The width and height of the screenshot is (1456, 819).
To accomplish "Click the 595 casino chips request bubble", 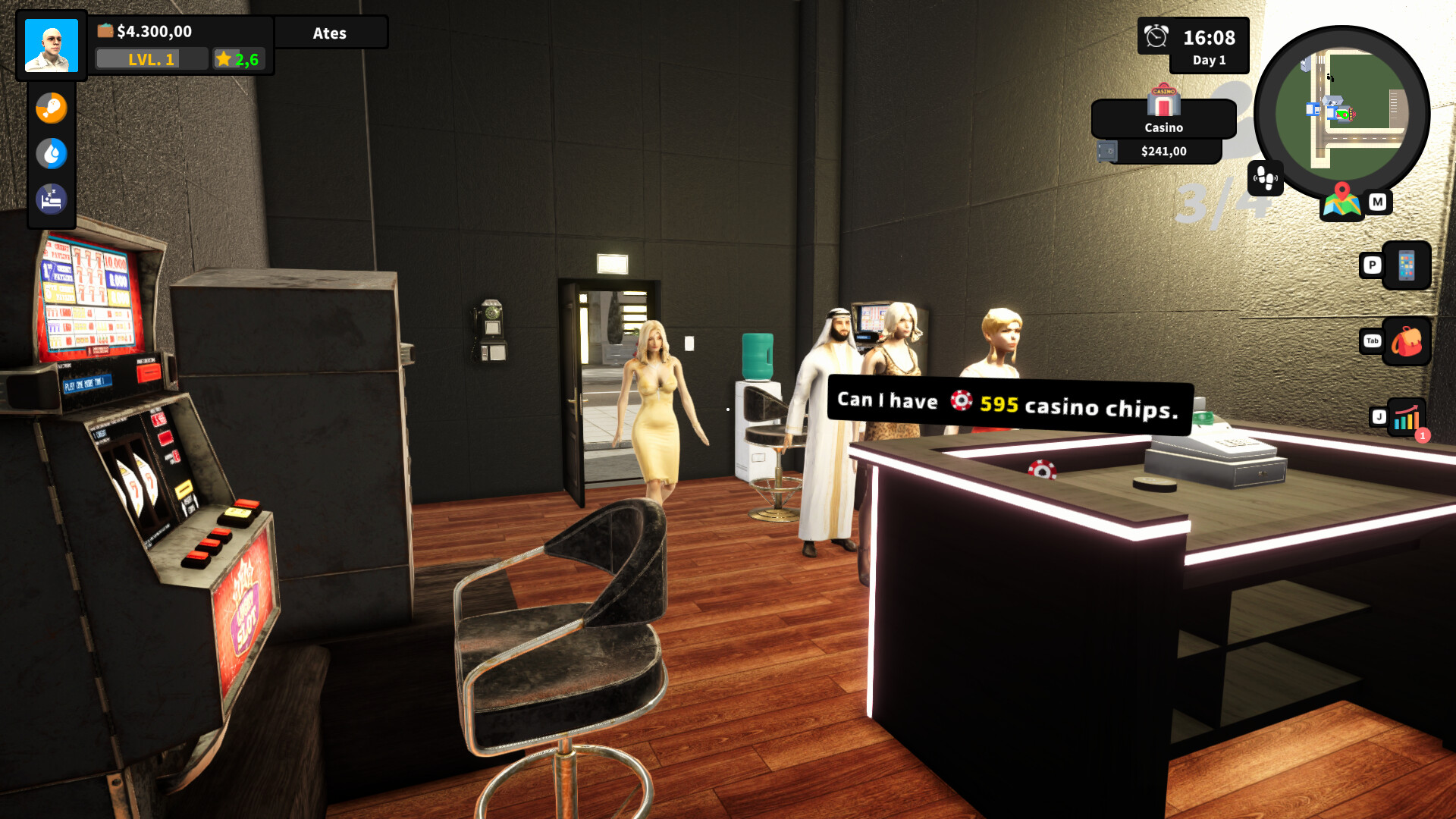I will click(1009, 403).
